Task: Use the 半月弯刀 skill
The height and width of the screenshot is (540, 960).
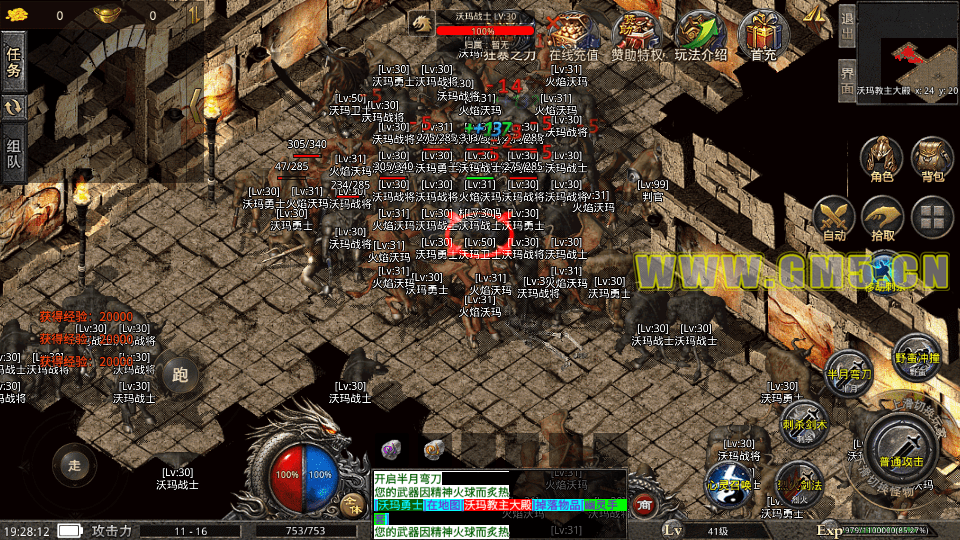Action: click(x=848, y=370)
